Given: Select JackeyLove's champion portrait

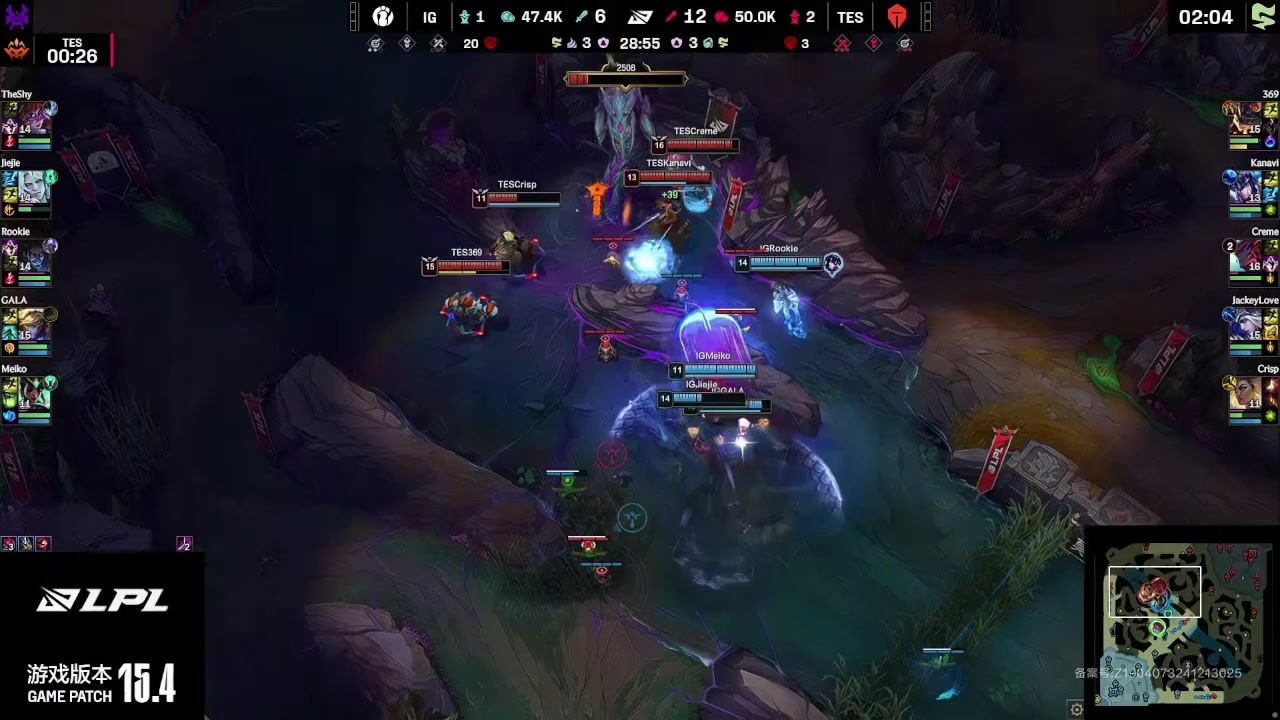Looking at the screenshot, I should [x=1246, y=325].
